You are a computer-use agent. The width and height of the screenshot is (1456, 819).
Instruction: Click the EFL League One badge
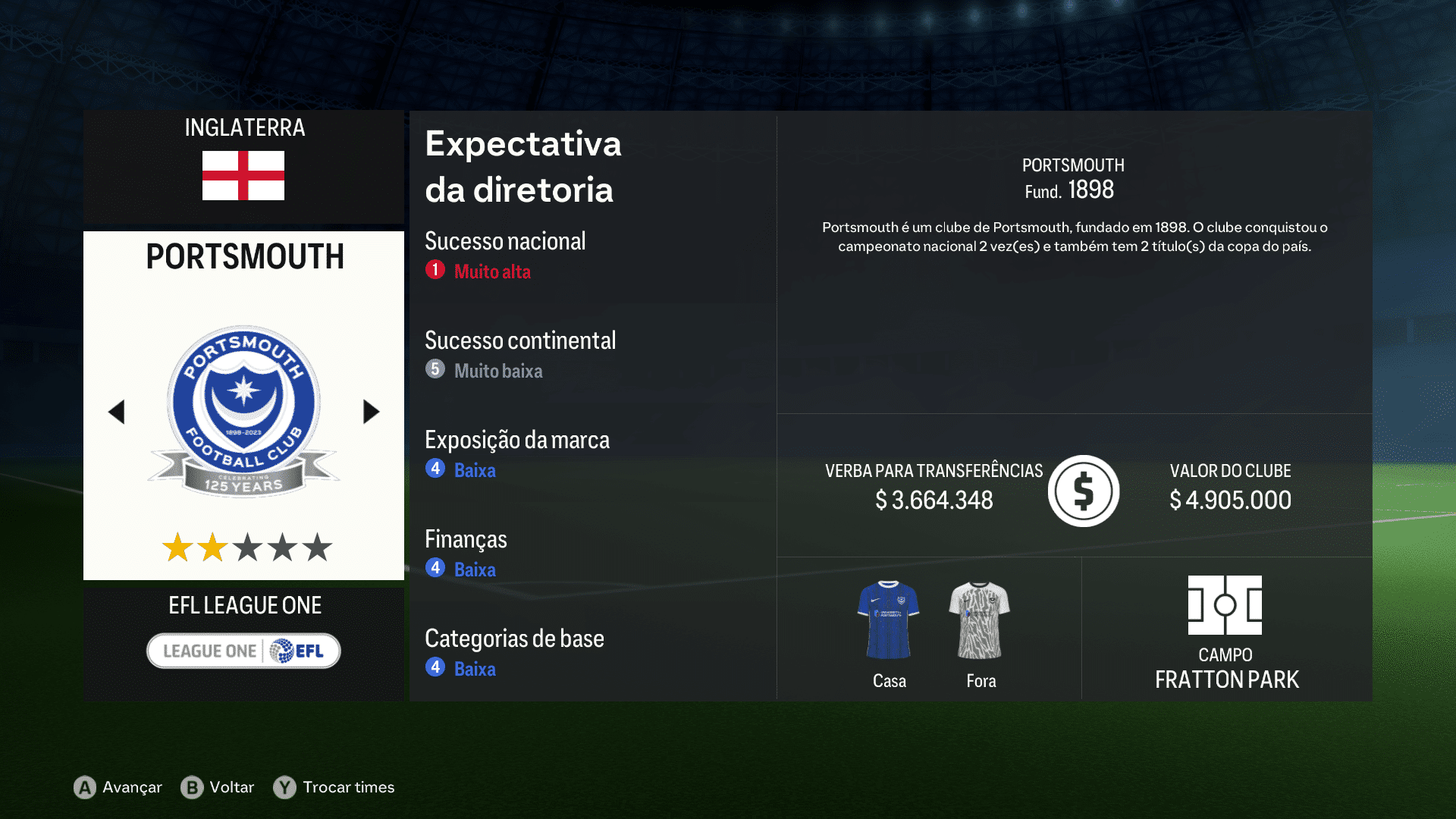click(x=243, y=650)
